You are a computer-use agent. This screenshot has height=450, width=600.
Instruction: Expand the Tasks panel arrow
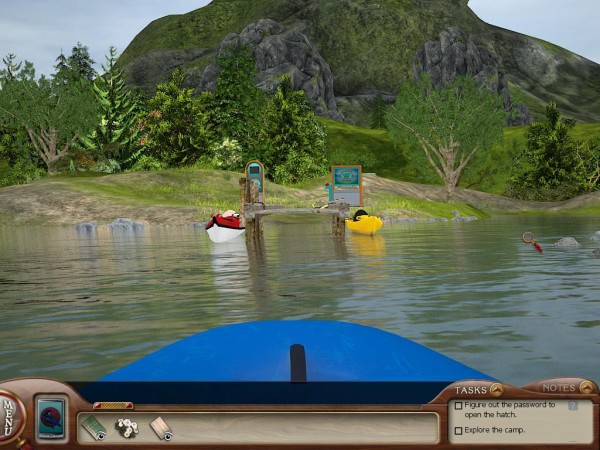click(496, 389)
